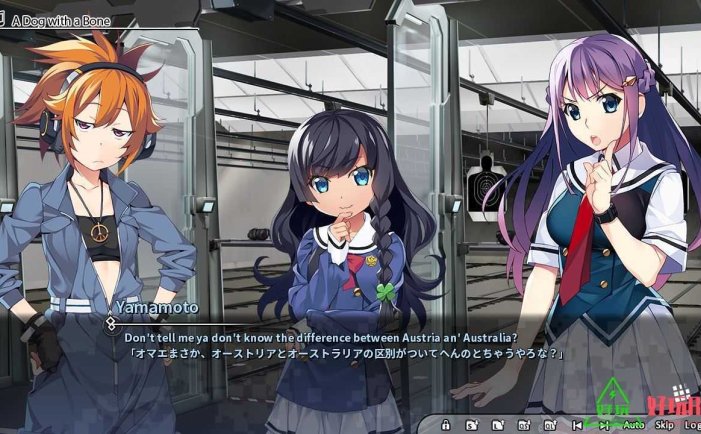Activate Skip mode
701x434 pixels.
click(665, 425)
